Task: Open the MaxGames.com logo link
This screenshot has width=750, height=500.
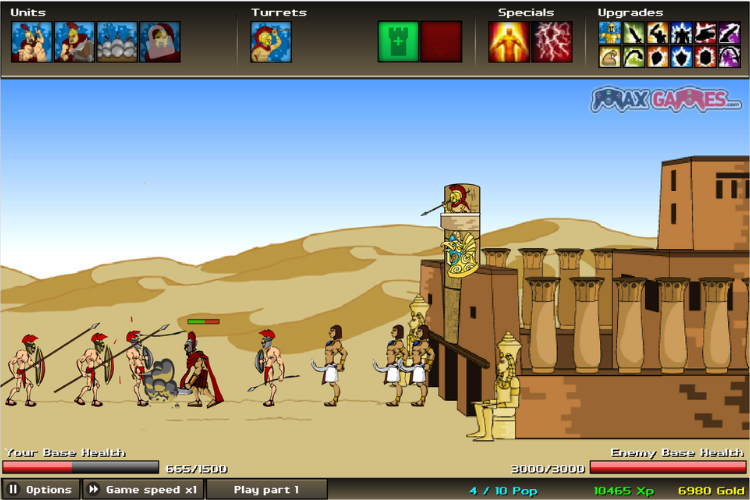Action: click(x=666, y=99)
